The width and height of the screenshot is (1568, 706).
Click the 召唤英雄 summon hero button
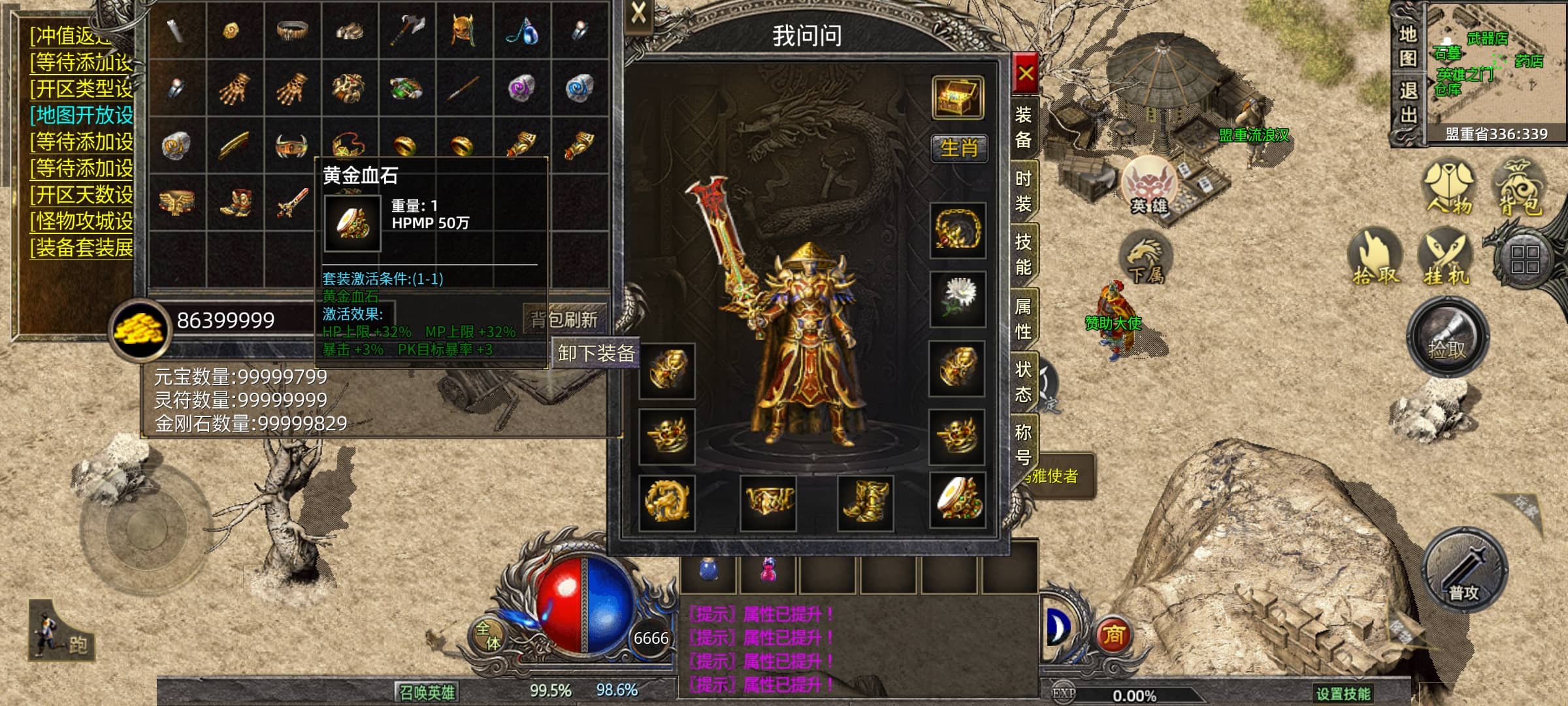tap(427, 692)
